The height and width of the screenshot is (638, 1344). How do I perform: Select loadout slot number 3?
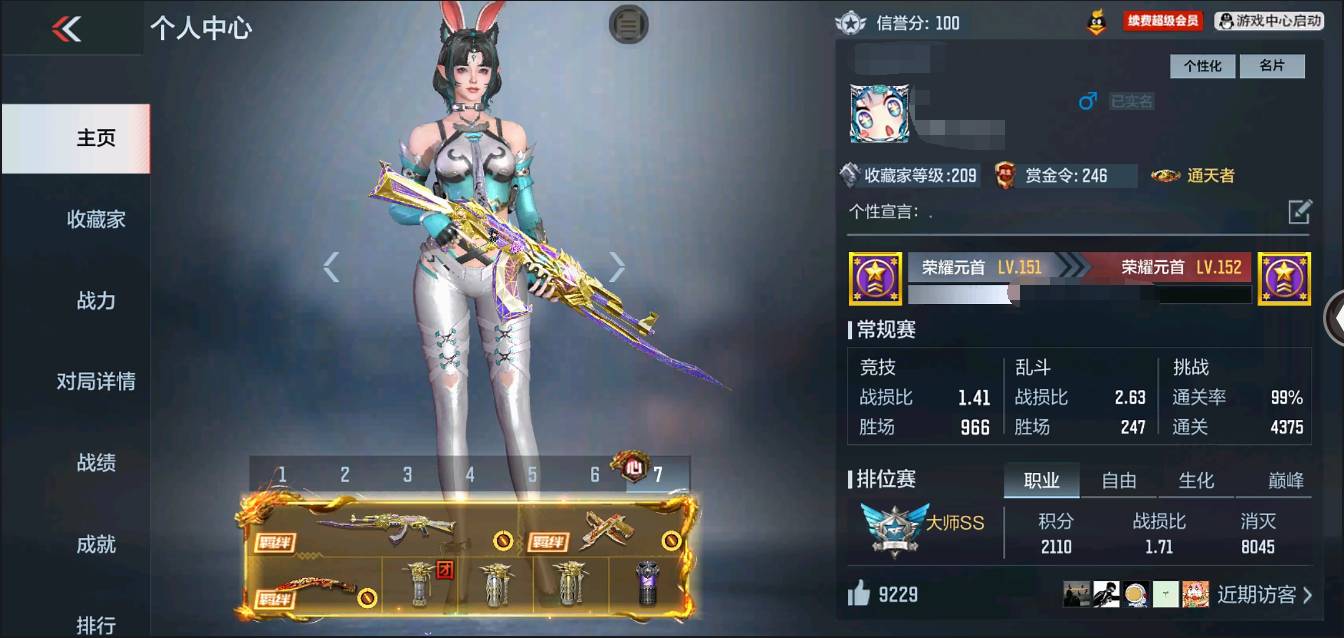click(x=407, y=474)
